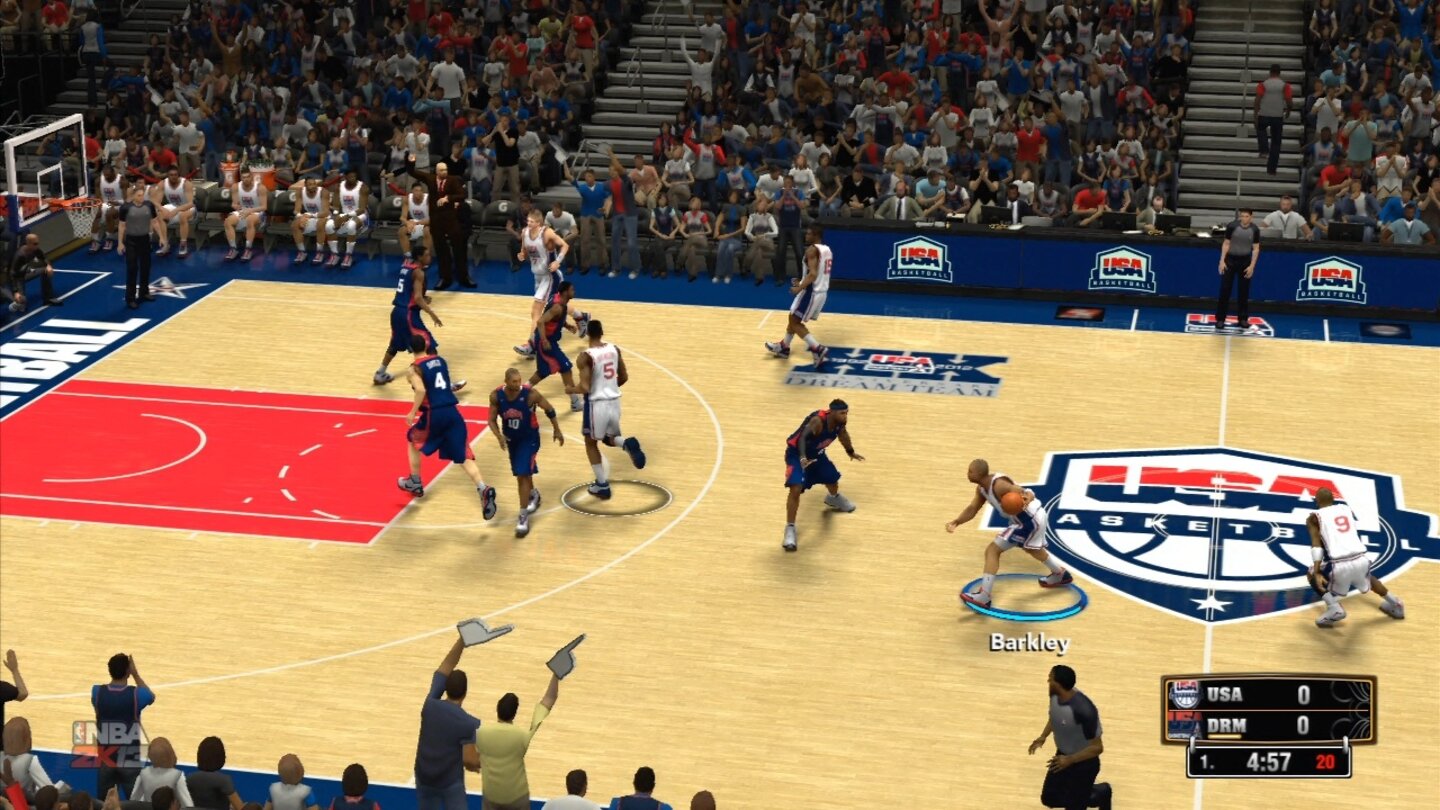
Task: Click the USA team logo on the scoreboard
Action: 1184,694
